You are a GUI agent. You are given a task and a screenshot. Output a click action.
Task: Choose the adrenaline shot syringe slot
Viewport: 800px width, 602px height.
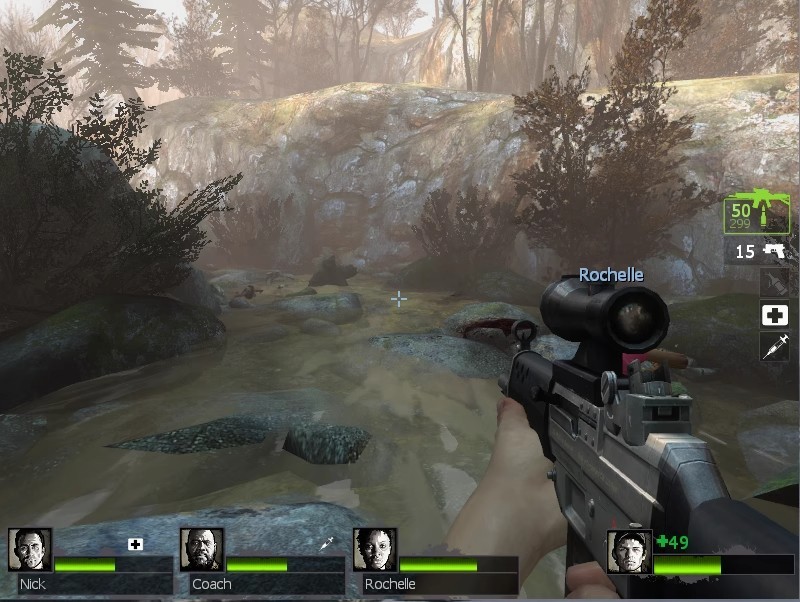(x=774, y=347)
